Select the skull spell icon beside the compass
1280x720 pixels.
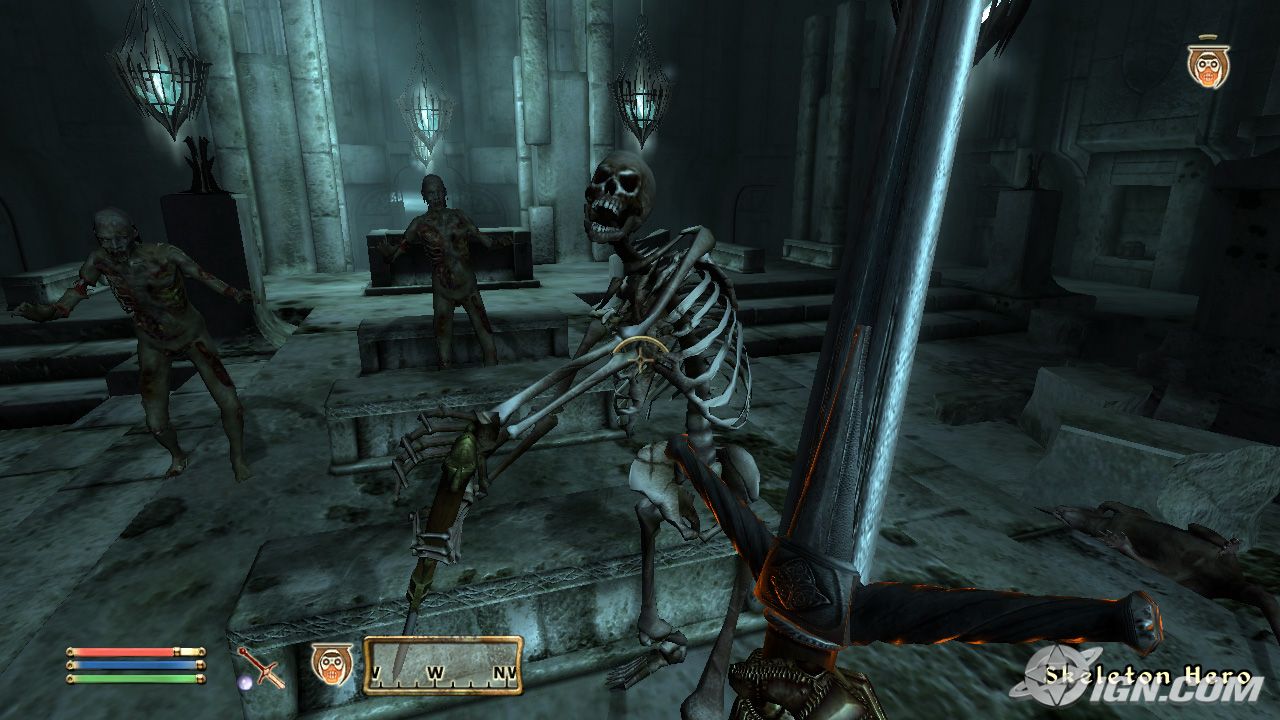[x=331, y=664]
